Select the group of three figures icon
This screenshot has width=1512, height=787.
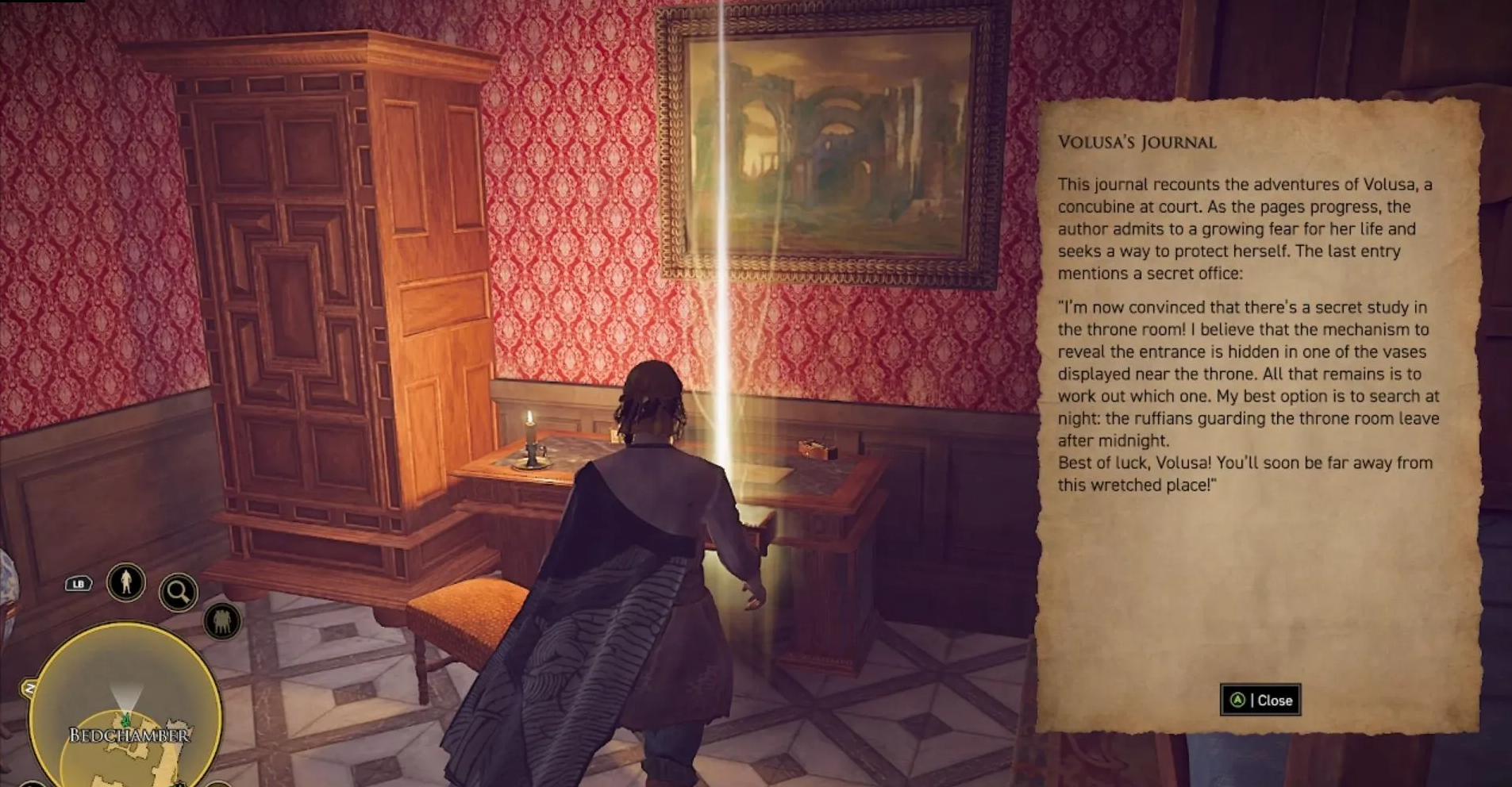[222, 620]
